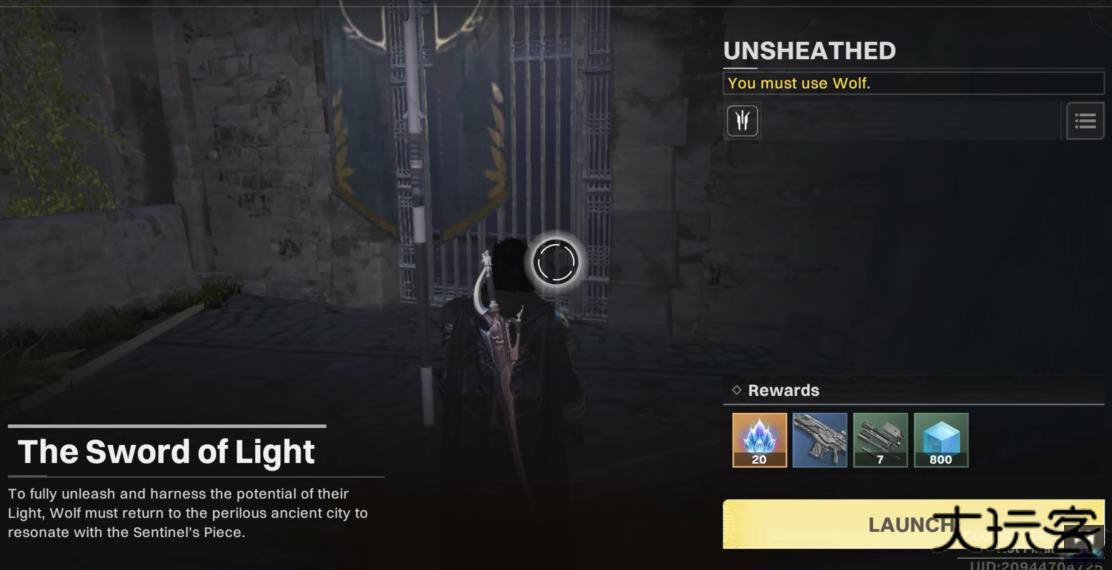This screenshot has width=1112, height=570.
Task: Check the weapon parts reward
Action: pyautogui.click(x=880, y=440)
